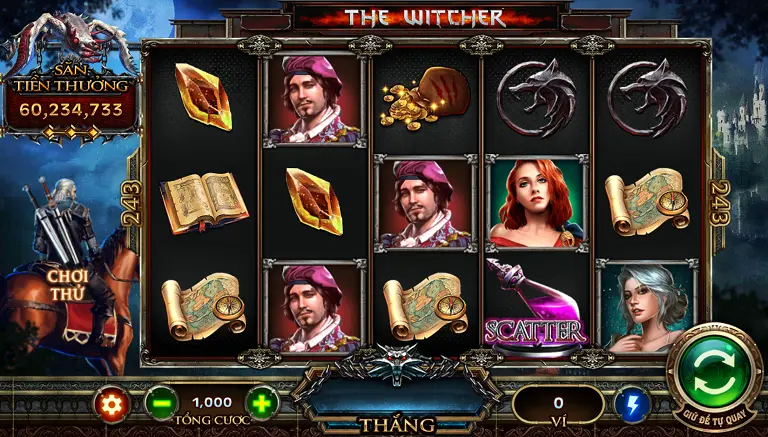Activate the blue lightning turbo button
The width and height of the screenshot is (768, 437).
(x=631, y=404)
